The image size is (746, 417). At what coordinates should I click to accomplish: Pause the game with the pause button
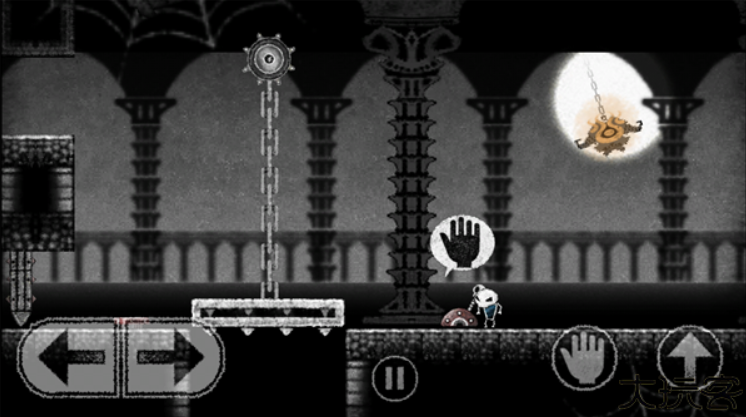coord(392,379)
